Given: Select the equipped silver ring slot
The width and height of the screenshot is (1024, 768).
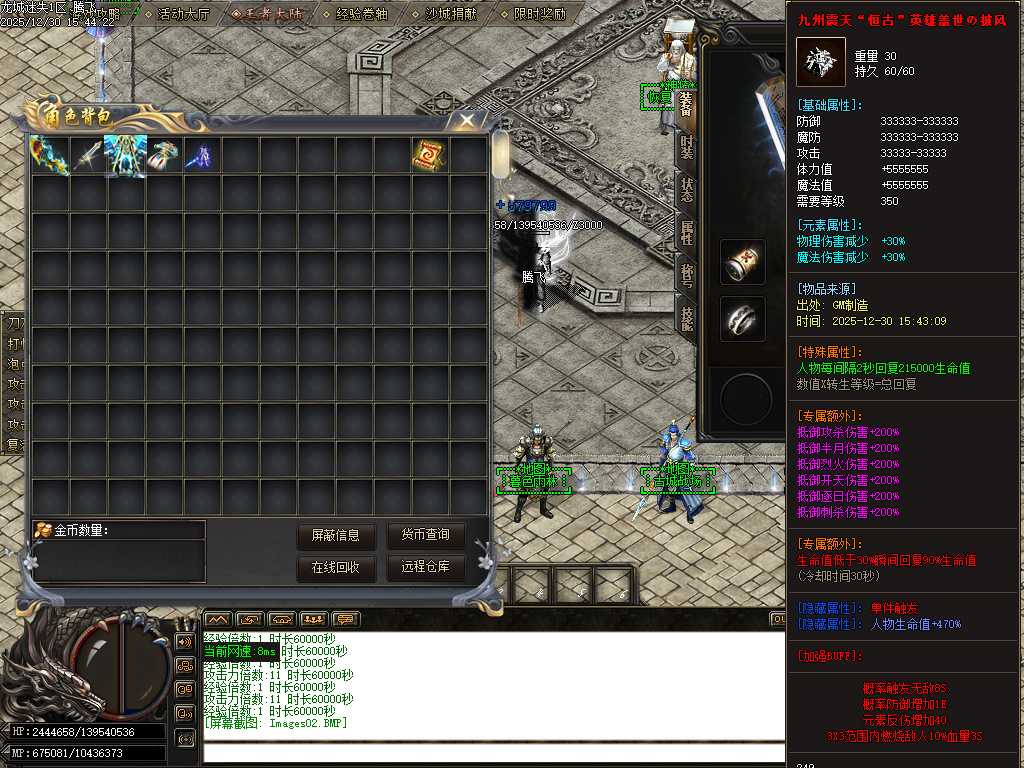Looking at the screenshot, I should click(743, 319).
